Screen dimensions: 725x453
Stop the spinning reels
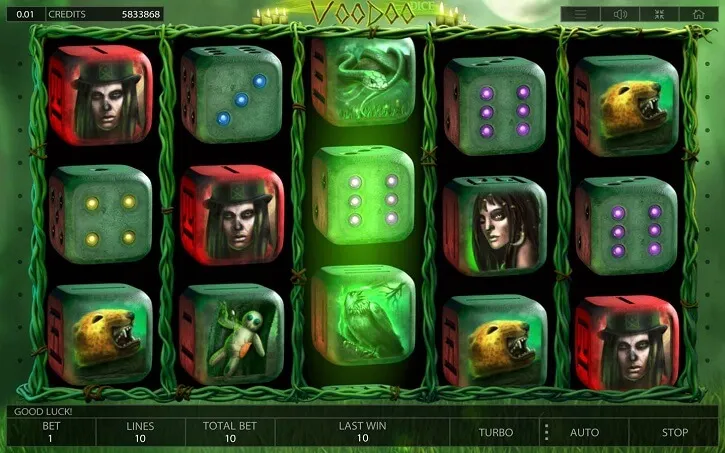pos(675,433)
